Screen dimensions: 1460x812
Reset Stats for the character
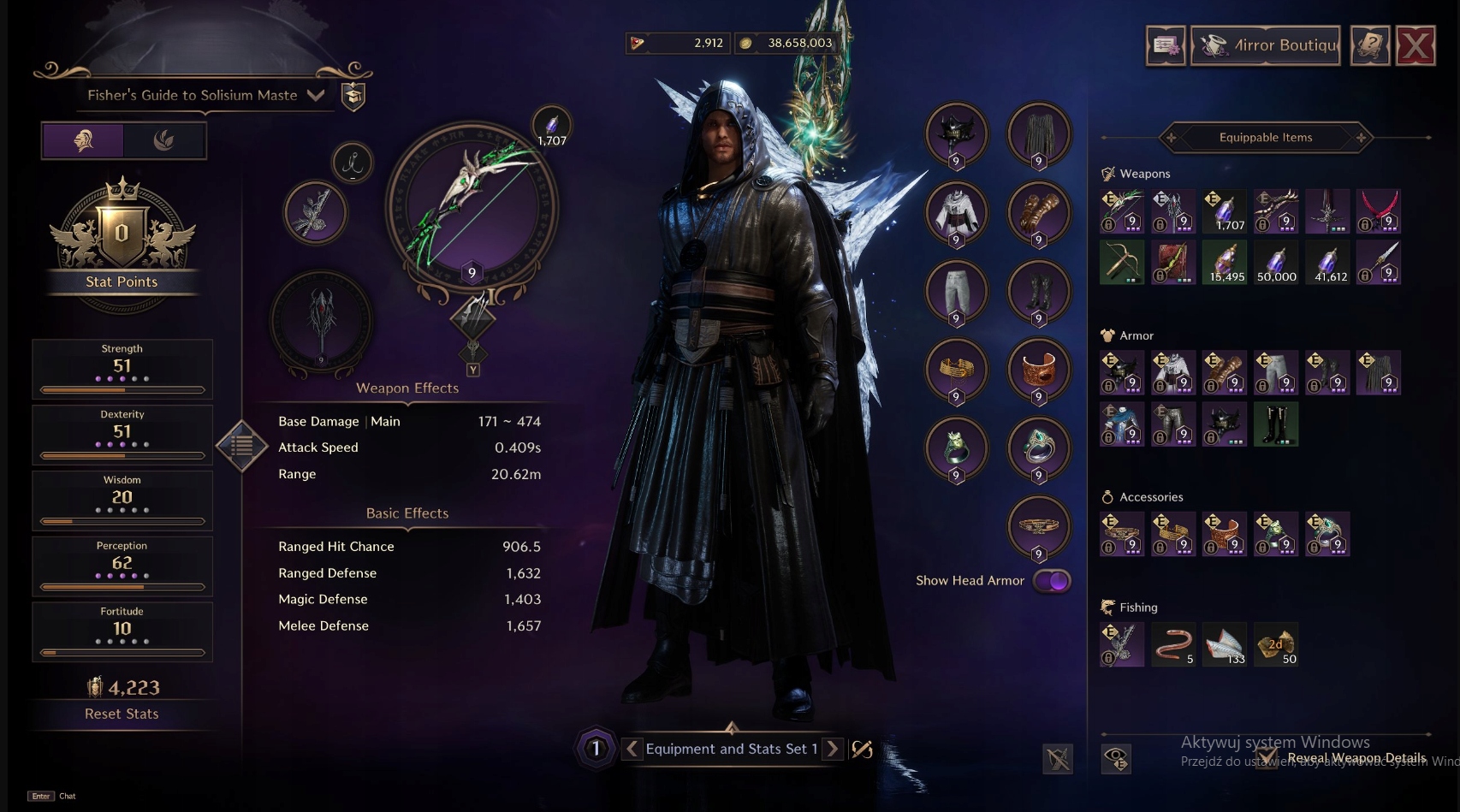pos(122,714)
